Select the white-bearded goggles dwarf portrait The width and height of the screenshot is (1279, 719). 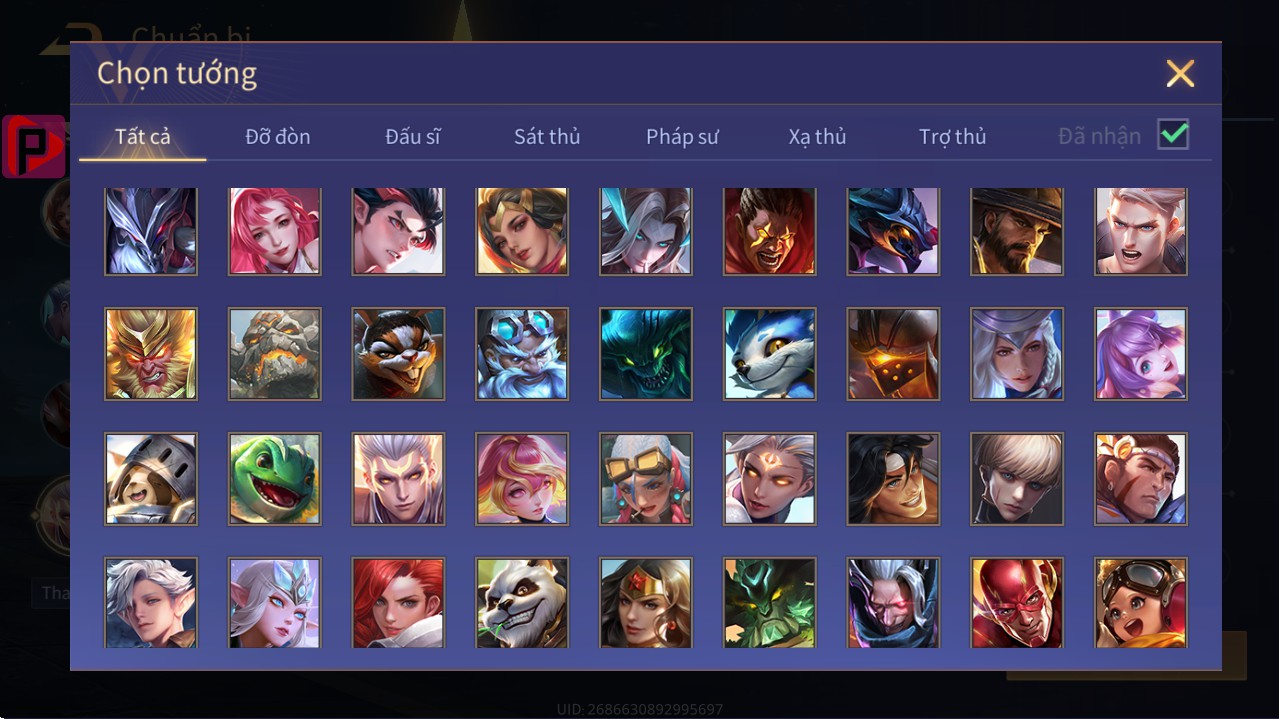click(522, 354)
